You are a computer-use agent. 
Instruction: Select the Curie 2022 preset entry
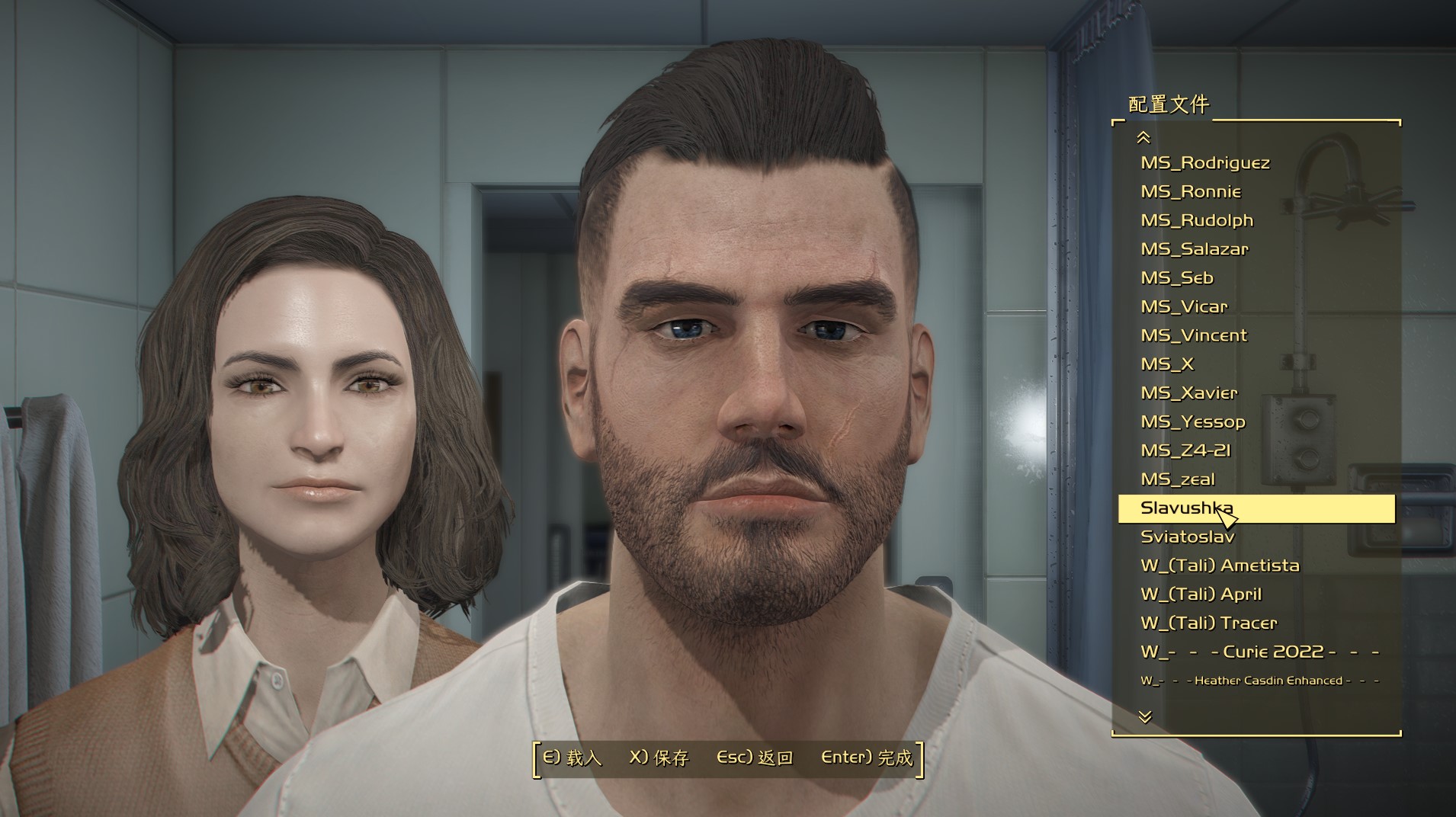tap(1259, 652)
